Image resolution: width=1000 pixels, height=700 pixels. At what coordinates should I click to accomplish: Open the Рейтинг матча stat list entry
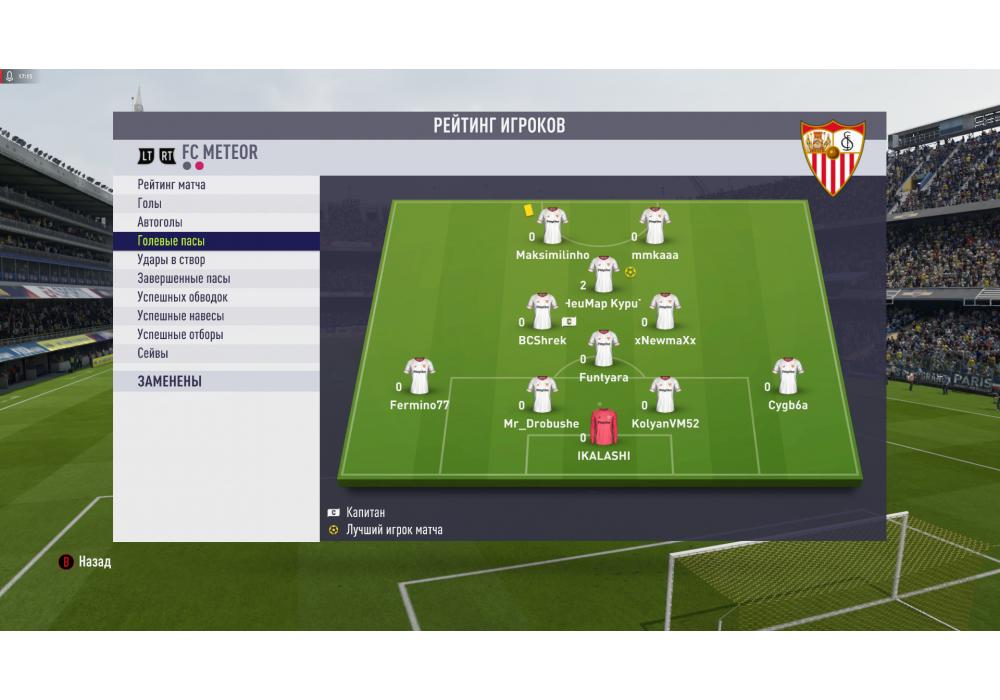point(172,185)
